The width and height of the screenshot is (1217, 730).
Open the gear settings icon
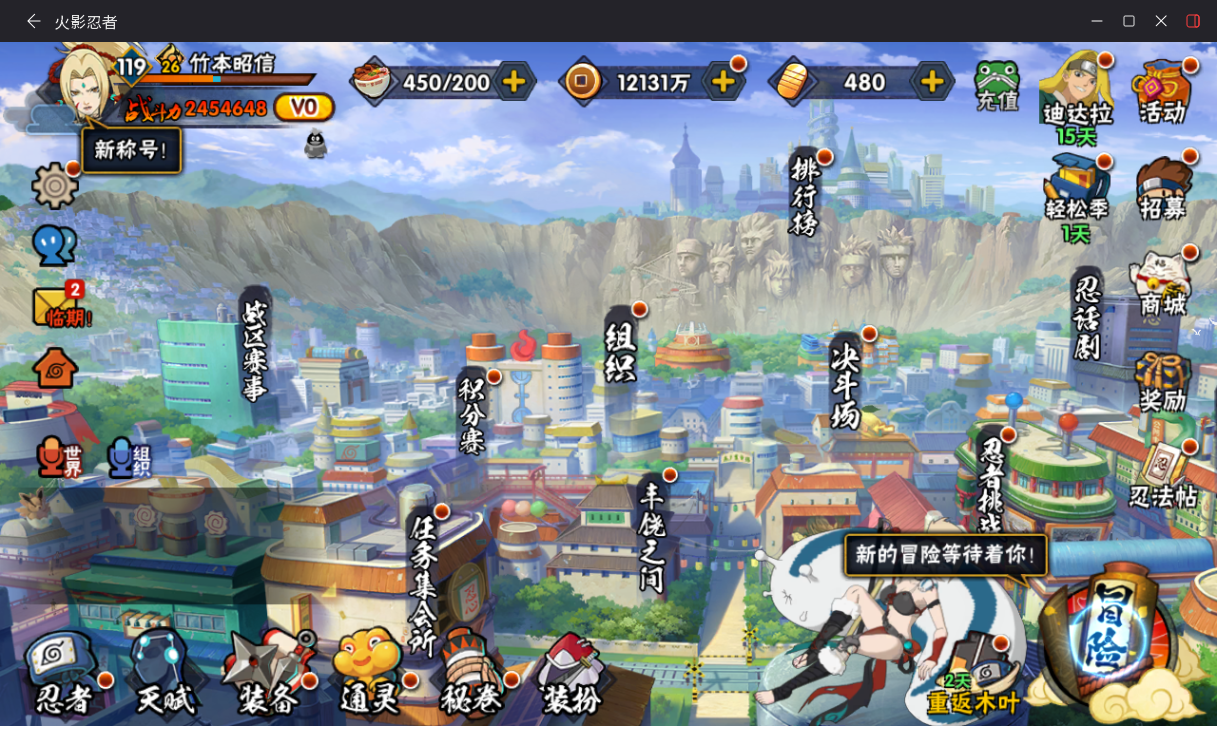55,185
